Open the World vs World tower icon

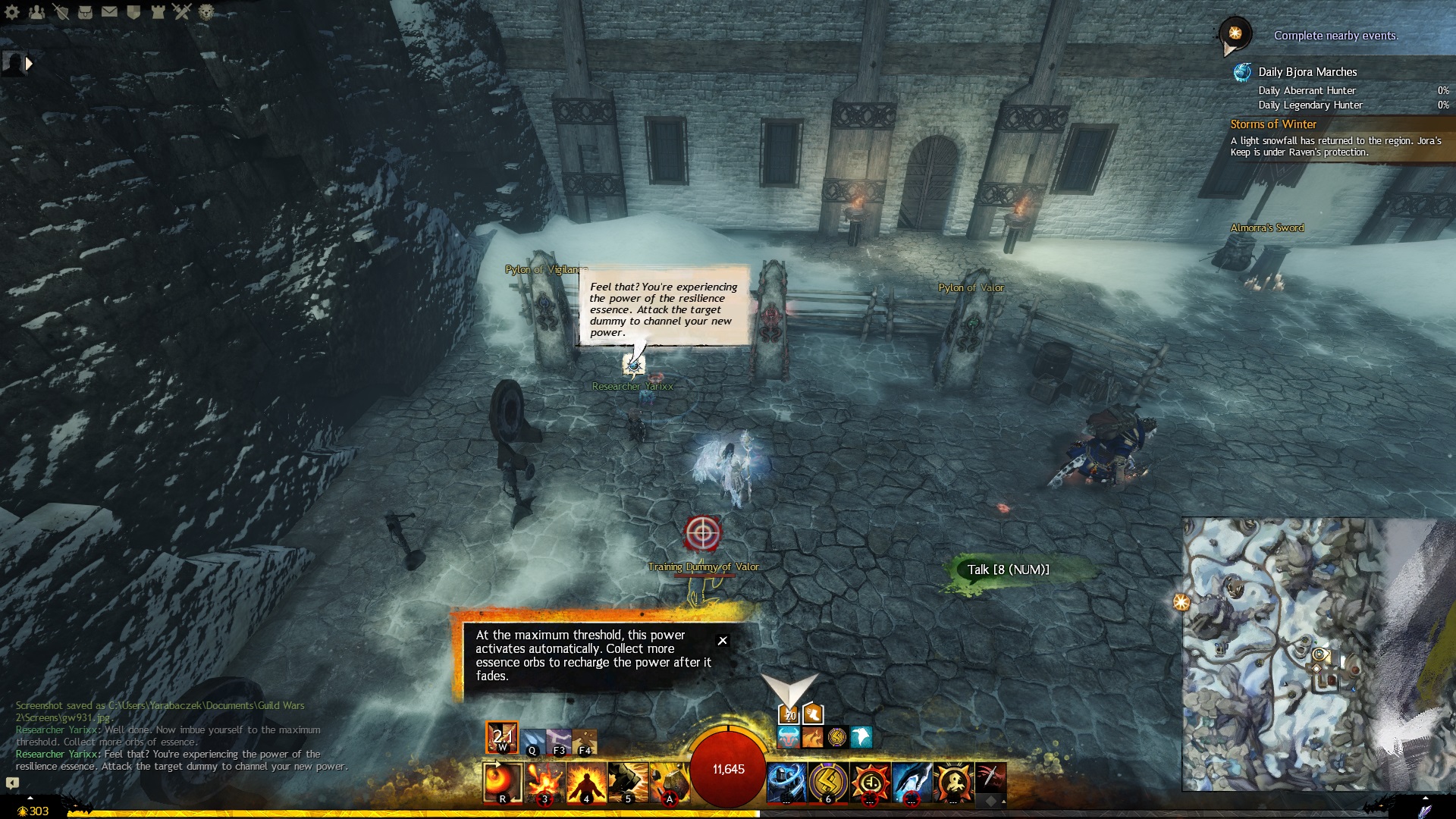point(158,11)
